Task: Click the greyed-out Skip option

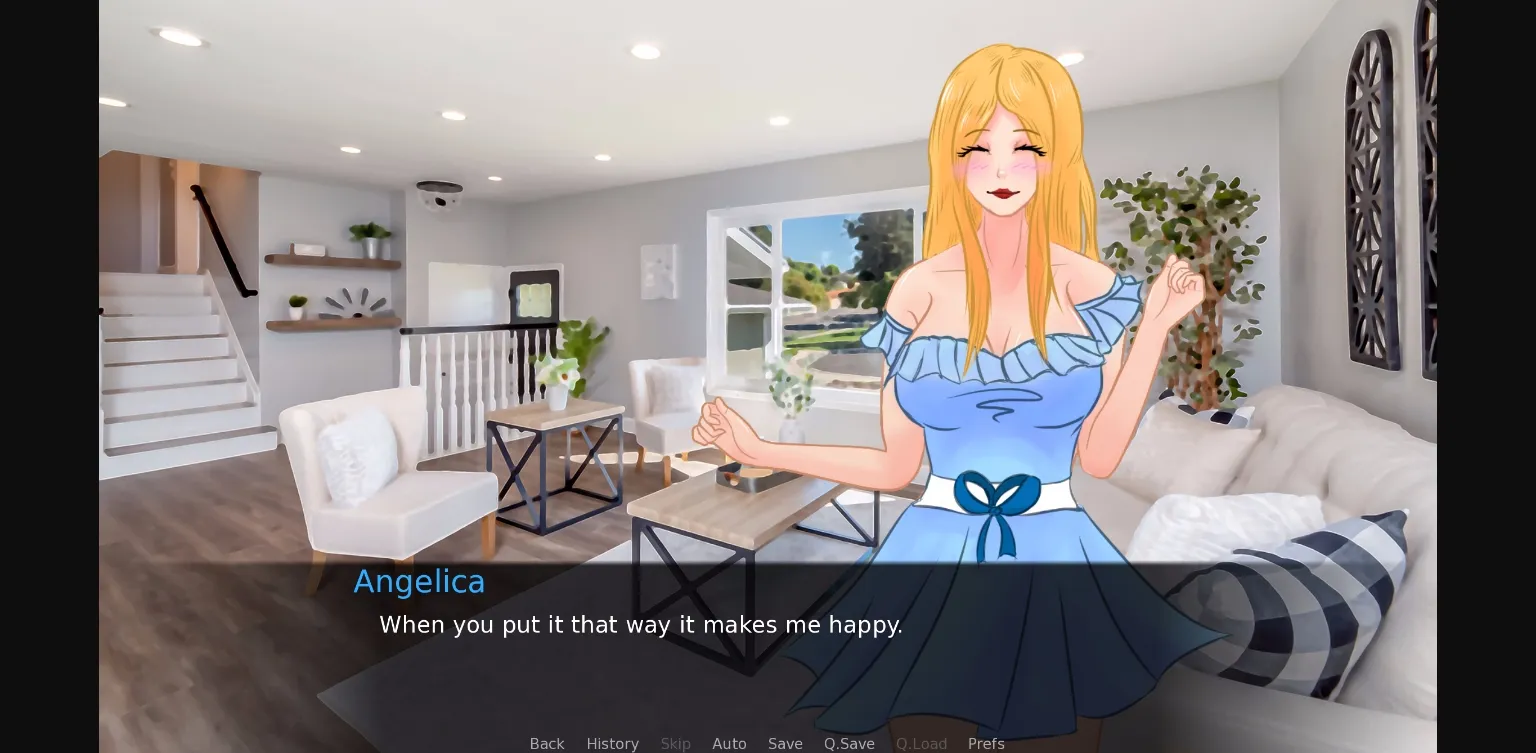Action: click(x=675, y=744)
